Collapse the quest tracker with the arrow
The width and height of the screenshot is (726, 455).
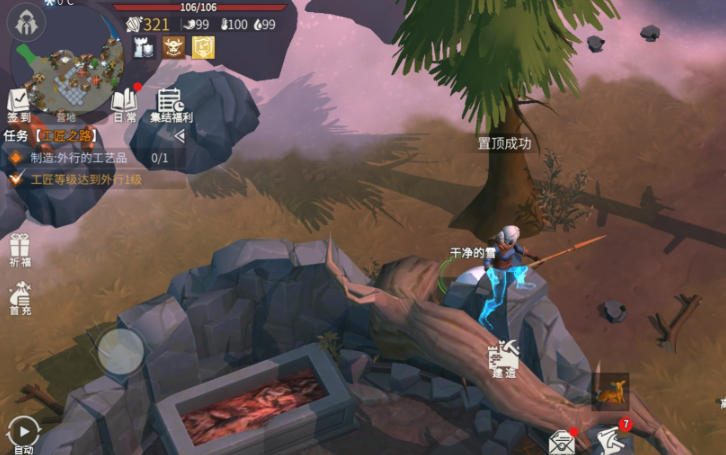[179, 135]
